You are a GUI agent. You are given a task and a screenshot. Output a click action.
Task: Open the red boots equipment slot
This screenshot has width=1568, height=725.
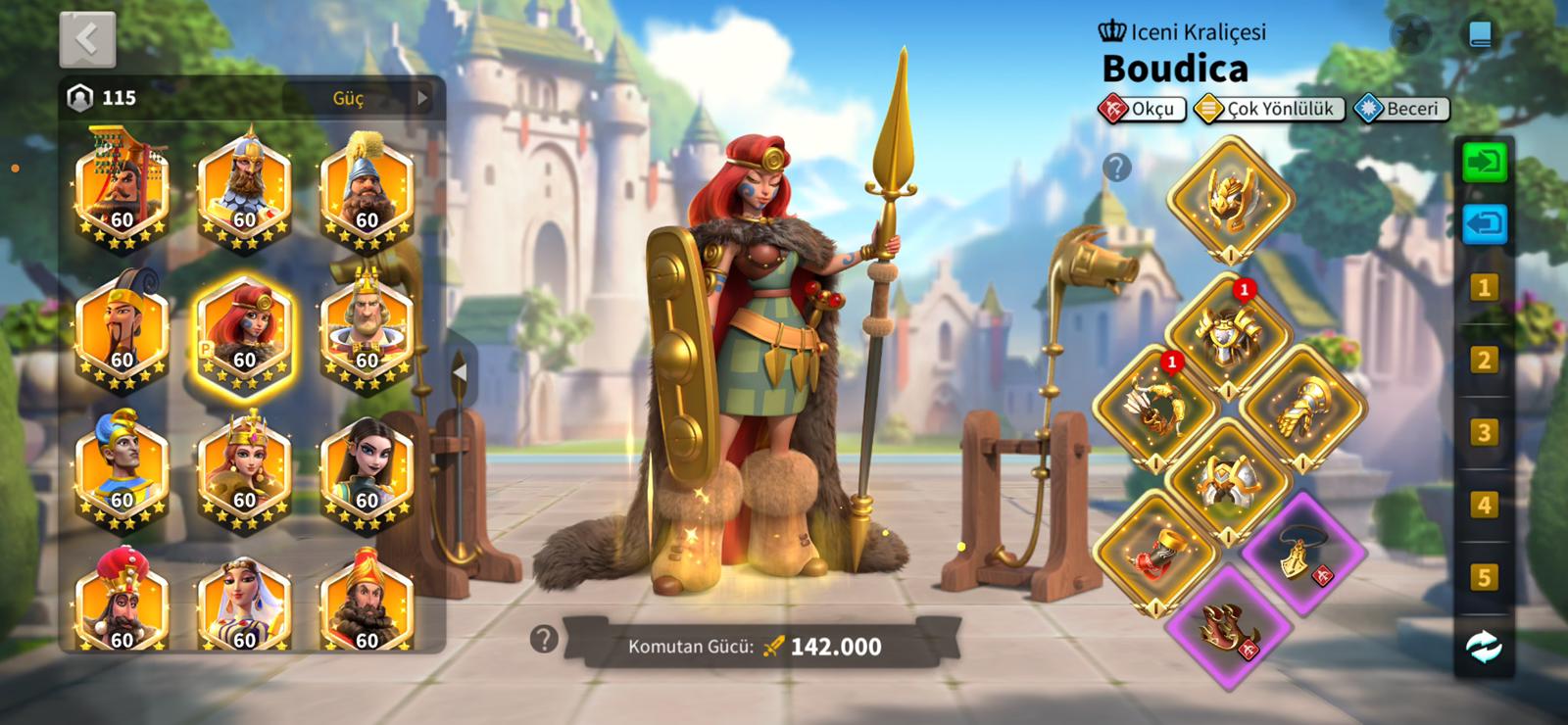[x=1154, y=552]
